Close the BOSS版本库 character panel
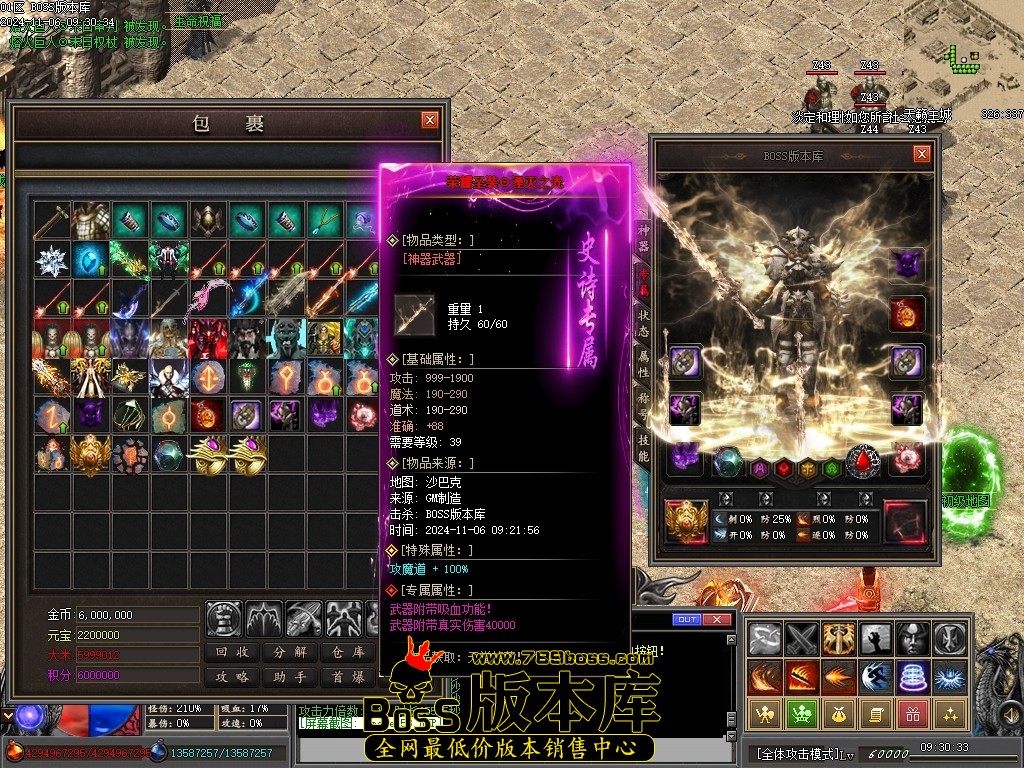 coord(922,154)
